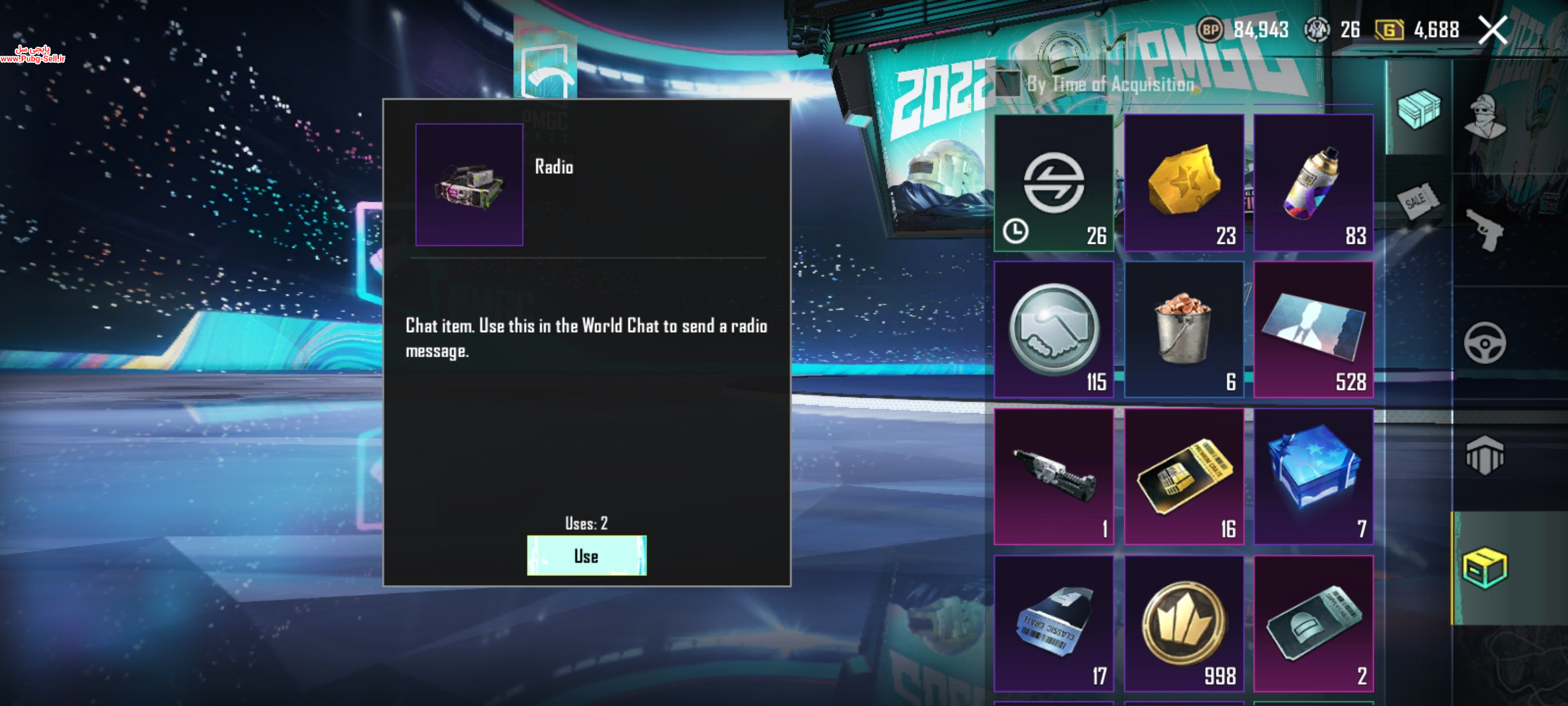Pick the suited figure card item
Viewport: 1568px width, 706px height.
coord(1313,329)
